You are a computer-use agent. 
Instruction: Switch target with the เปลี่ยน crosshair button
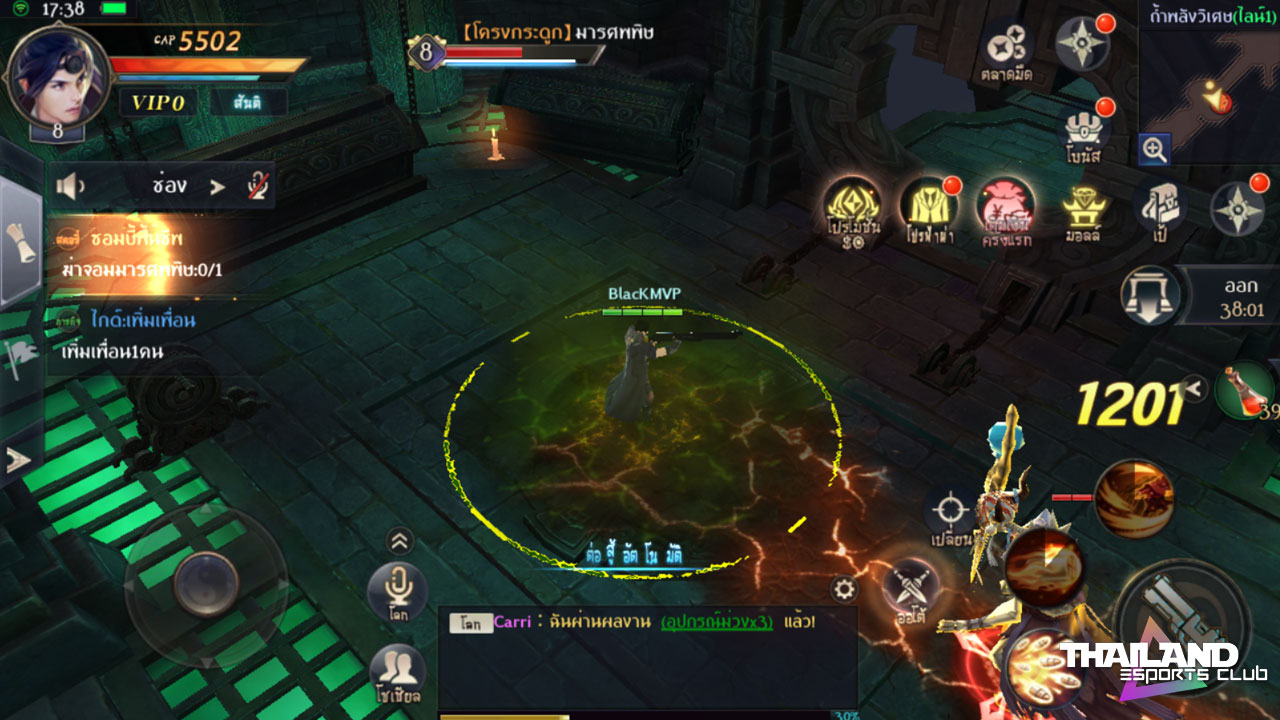pyautogui.click(x=950, y=515)
